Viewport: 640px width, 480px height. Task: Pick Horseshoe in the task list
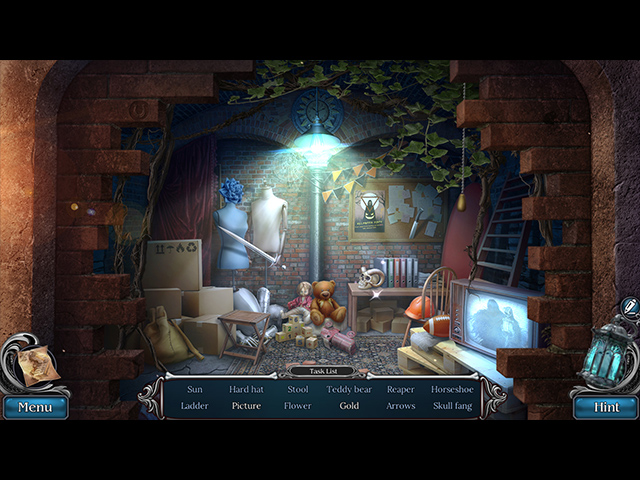[x=452, y=389]
